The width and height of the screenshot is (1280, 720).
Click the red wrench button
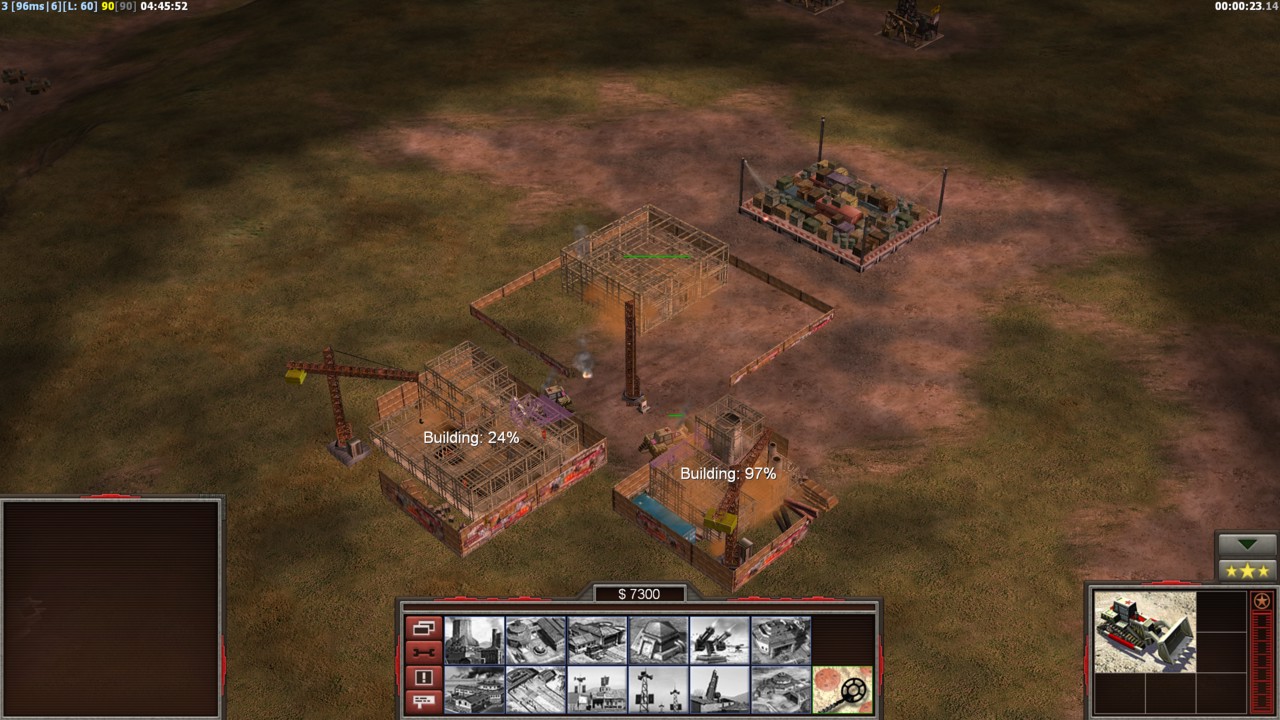423,654
